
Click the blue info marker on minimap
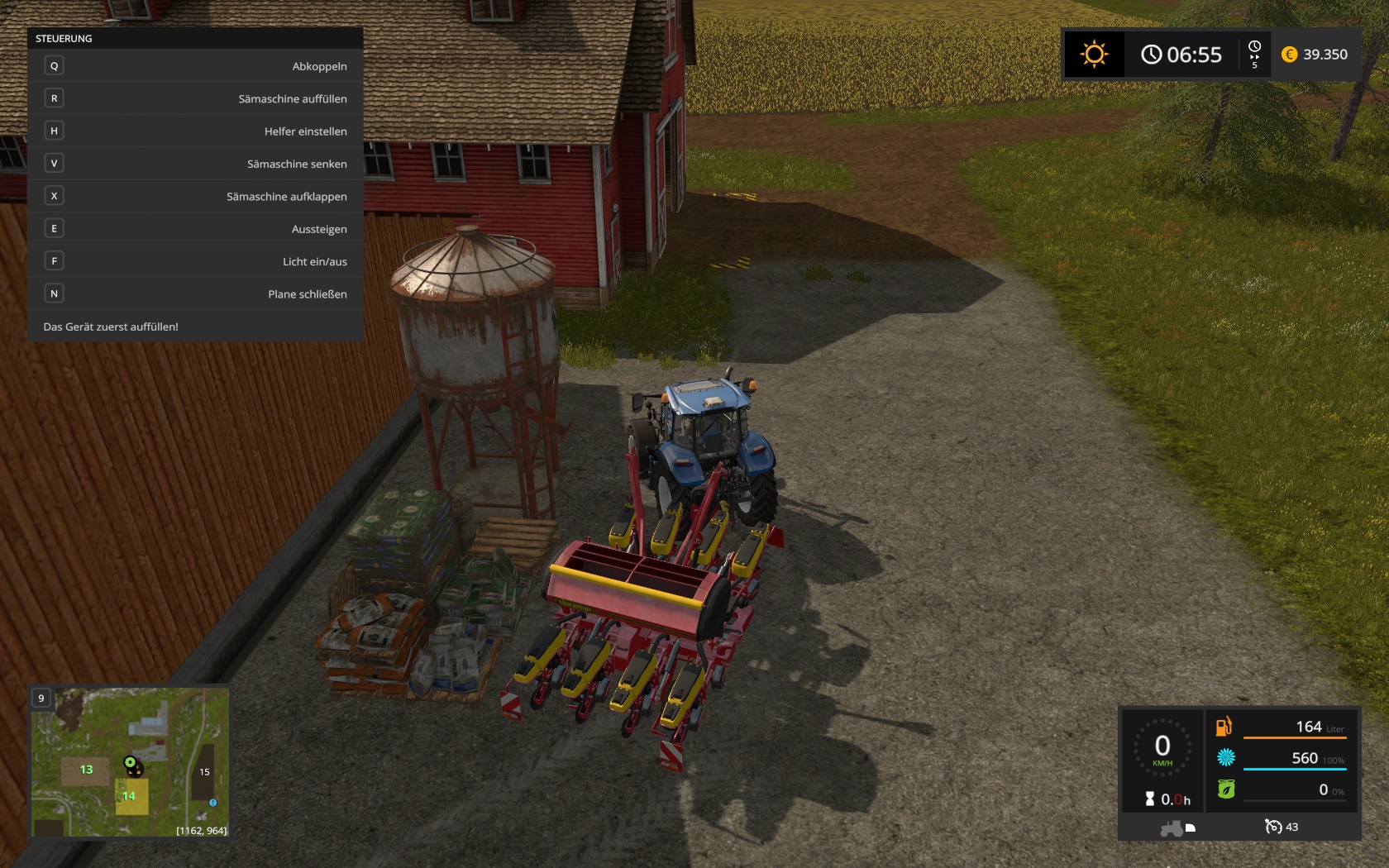click(213, 803)
